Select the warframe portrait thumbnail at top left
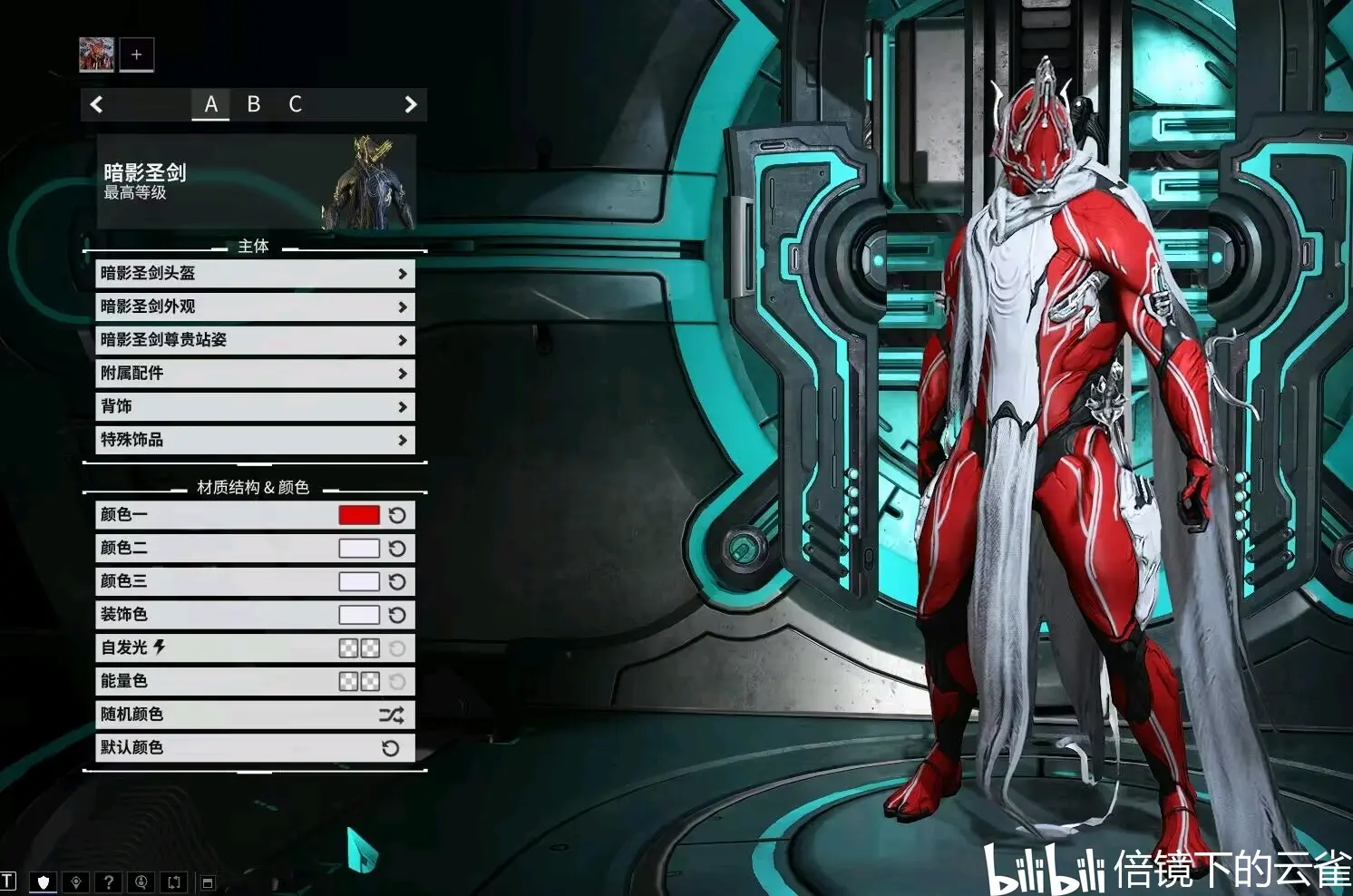The image size is (1353, 896). pyautogui.click(x=96, y=54)
